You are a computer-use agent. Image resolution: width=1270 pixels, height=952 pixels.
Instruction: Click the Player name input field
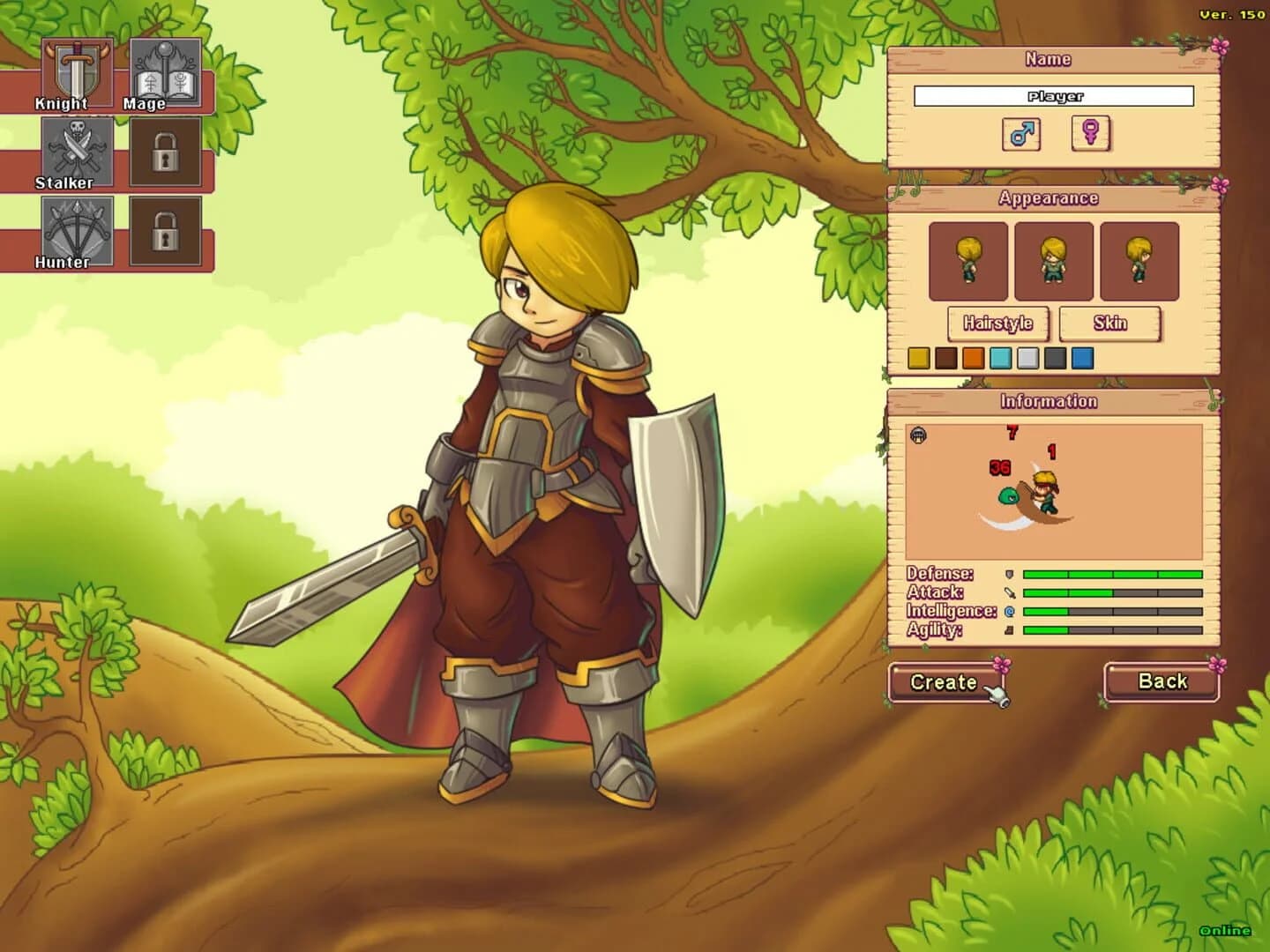click(x=1055, y=97)
